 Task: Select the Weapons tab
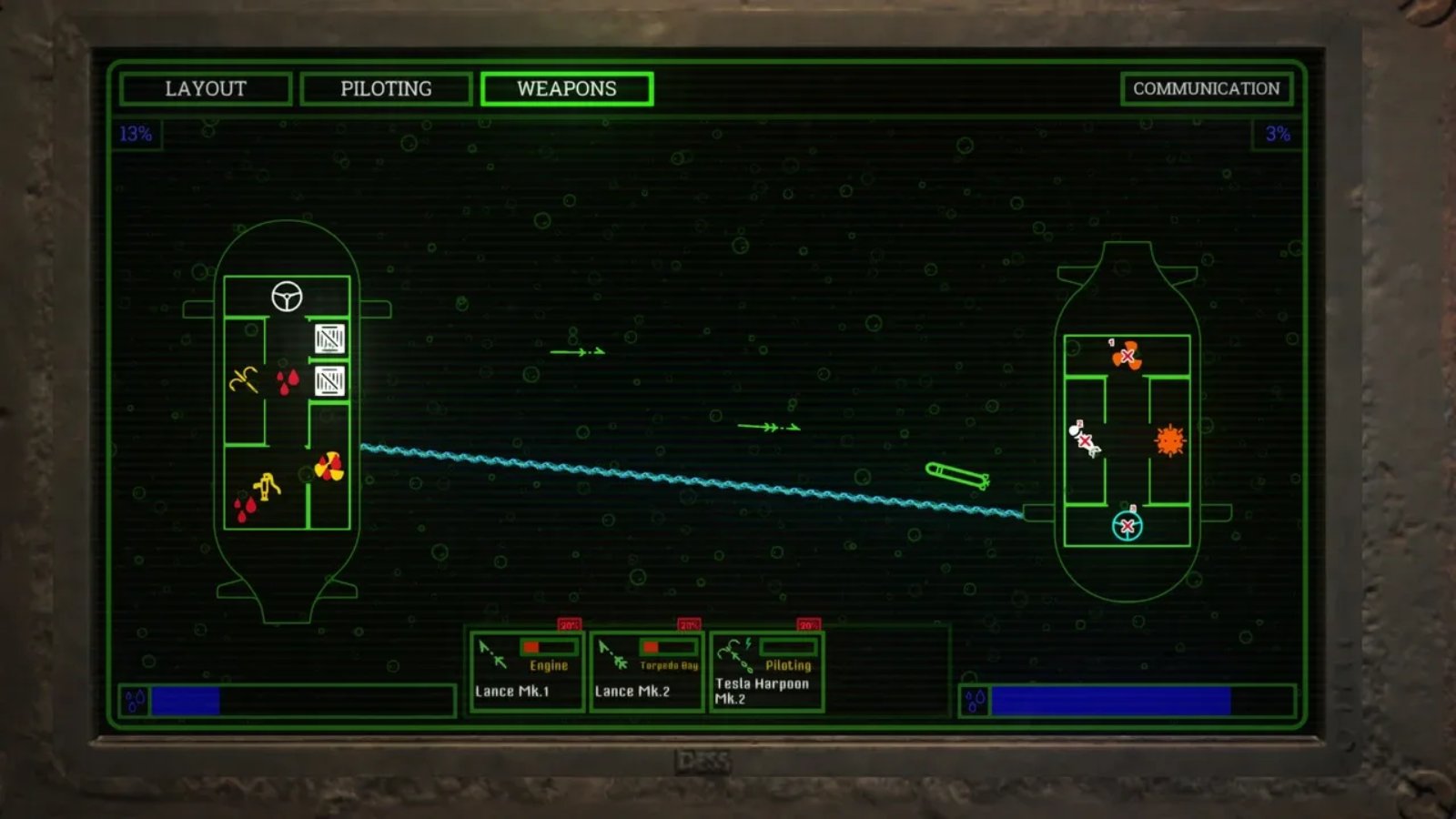[566, 89]
